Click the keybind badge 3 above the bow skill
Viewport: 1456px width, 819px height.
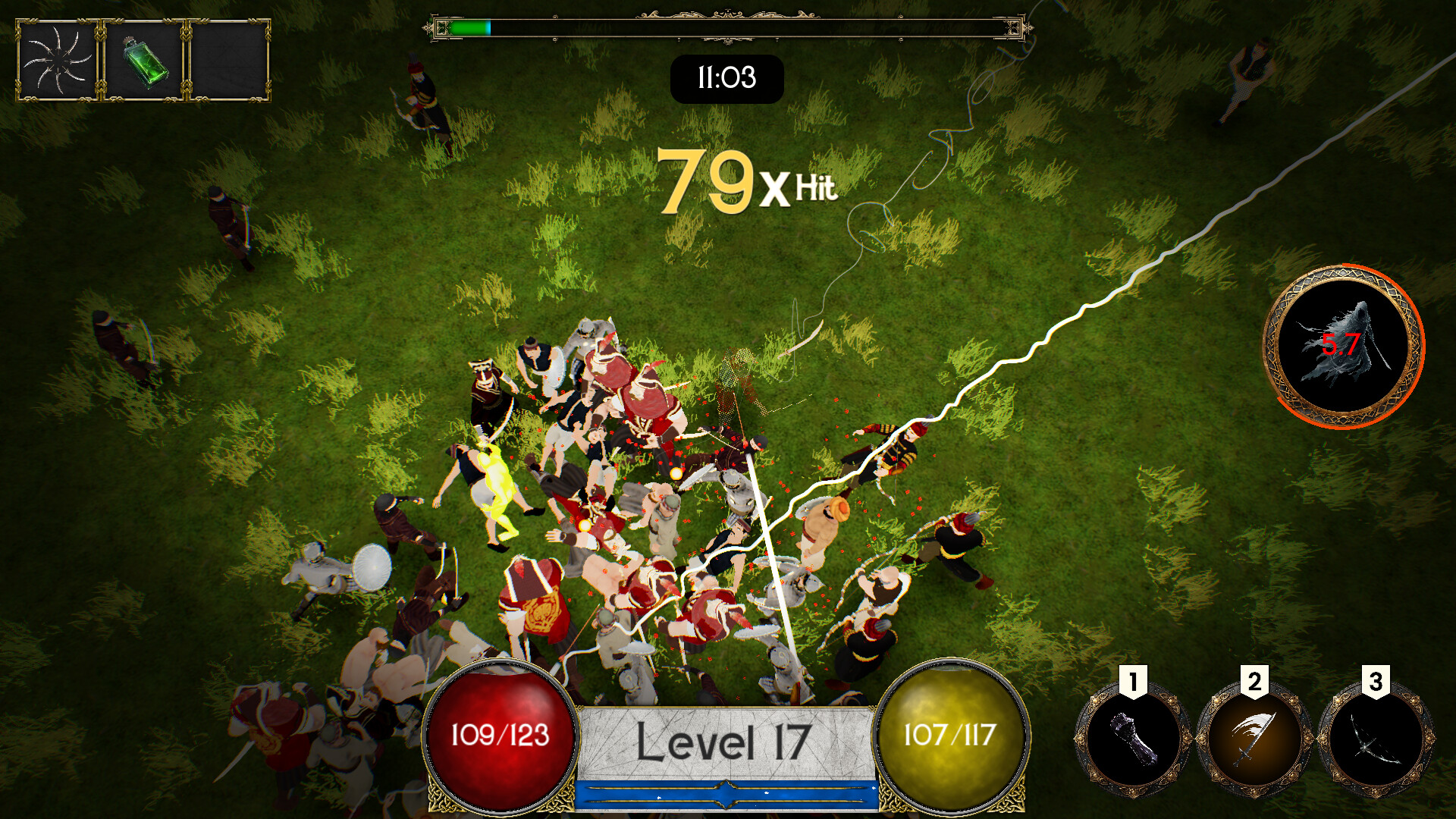coord(1376,681)
